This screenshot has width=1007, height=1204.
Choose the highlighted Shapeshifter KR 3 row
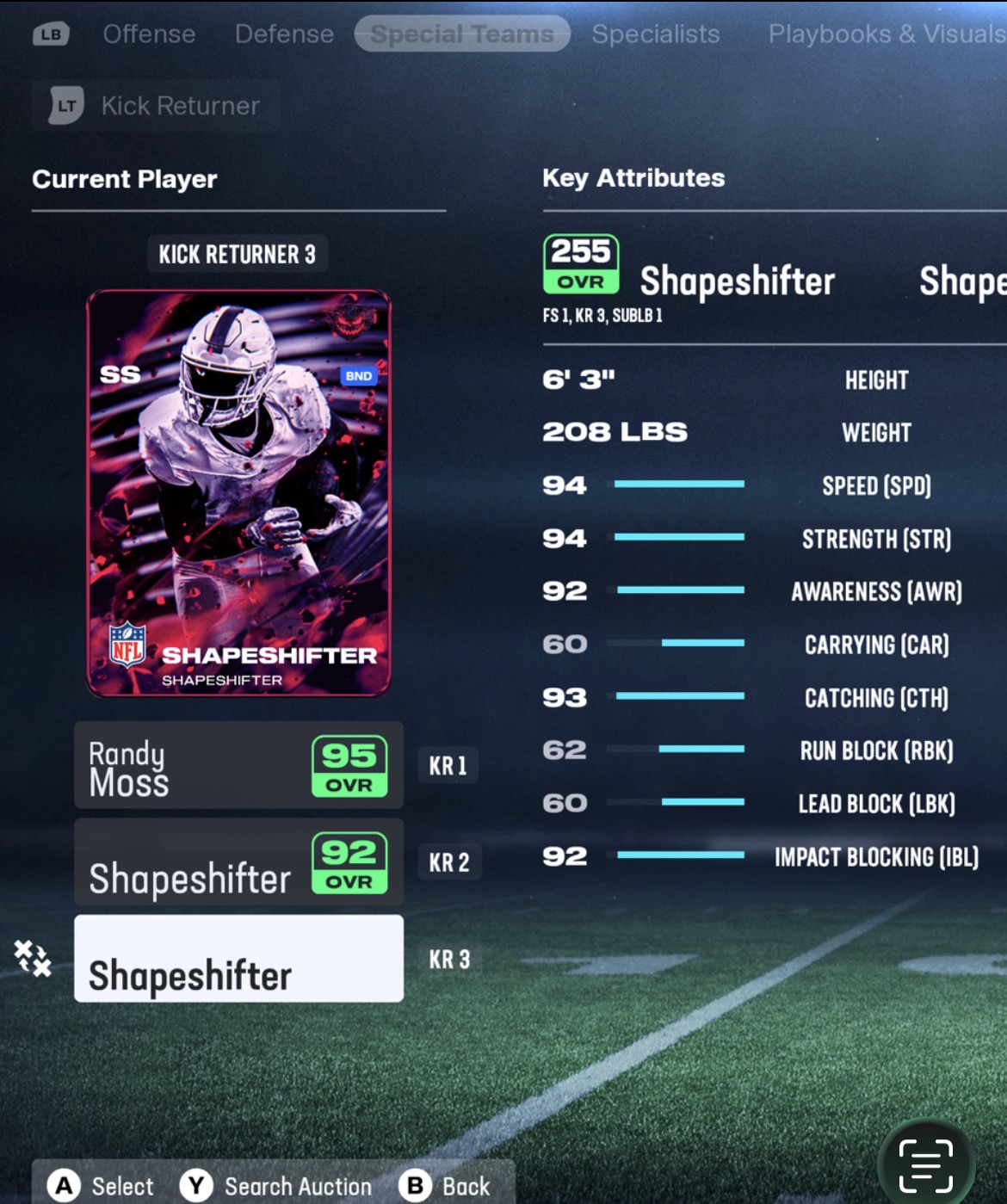(x=238, y=959)
